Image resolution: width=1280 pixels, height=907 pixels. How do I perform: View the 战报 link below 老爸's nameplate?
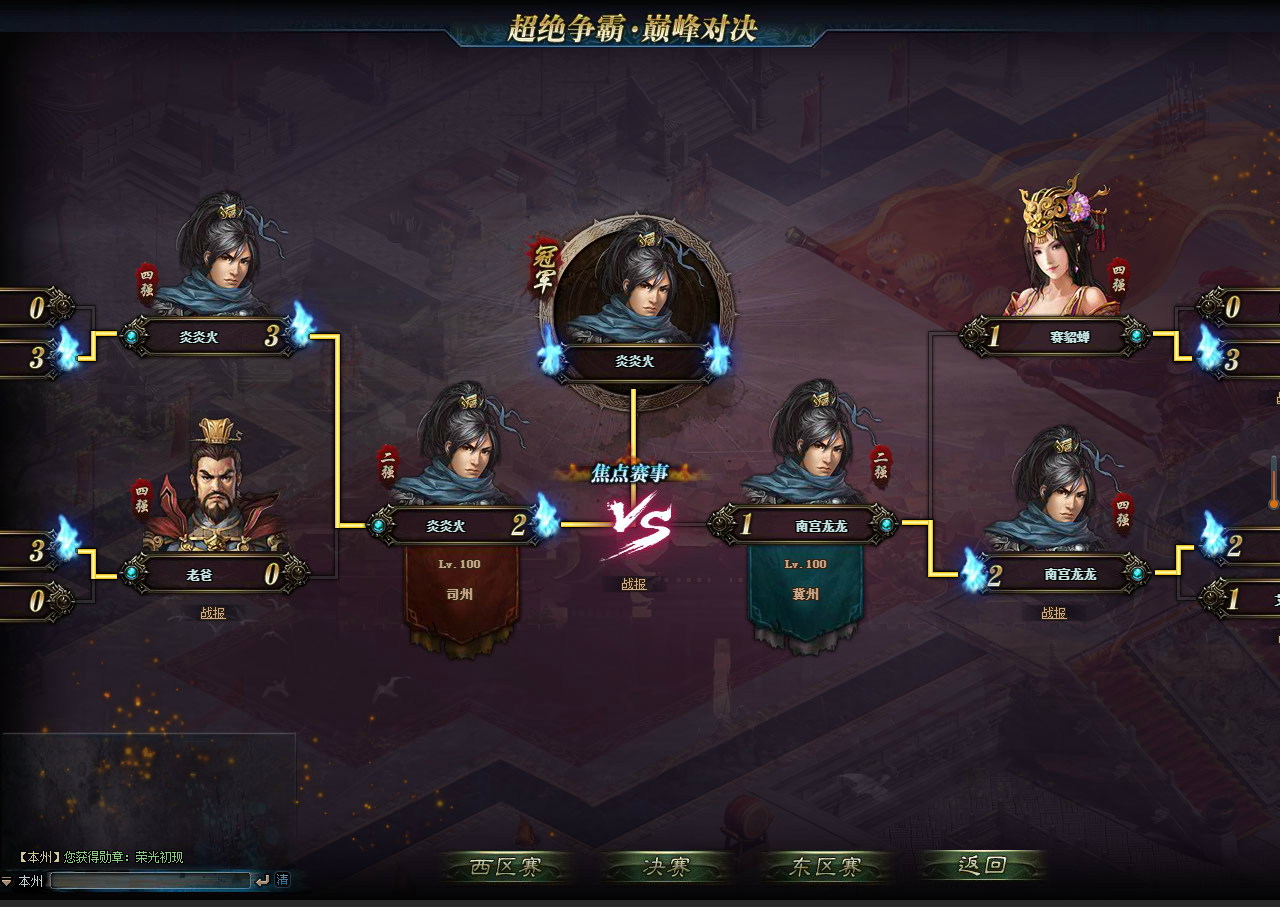213,613
